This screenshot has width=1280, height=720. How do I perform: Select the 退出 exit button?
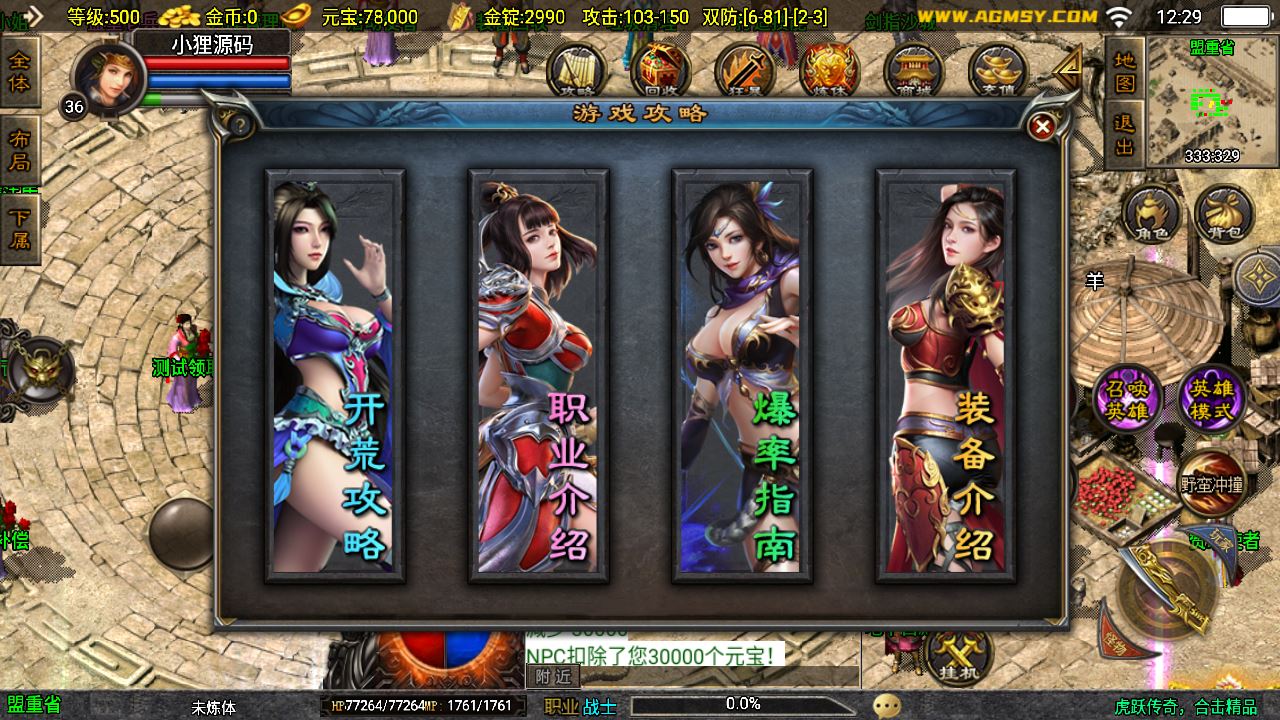tap(1125, 136)
